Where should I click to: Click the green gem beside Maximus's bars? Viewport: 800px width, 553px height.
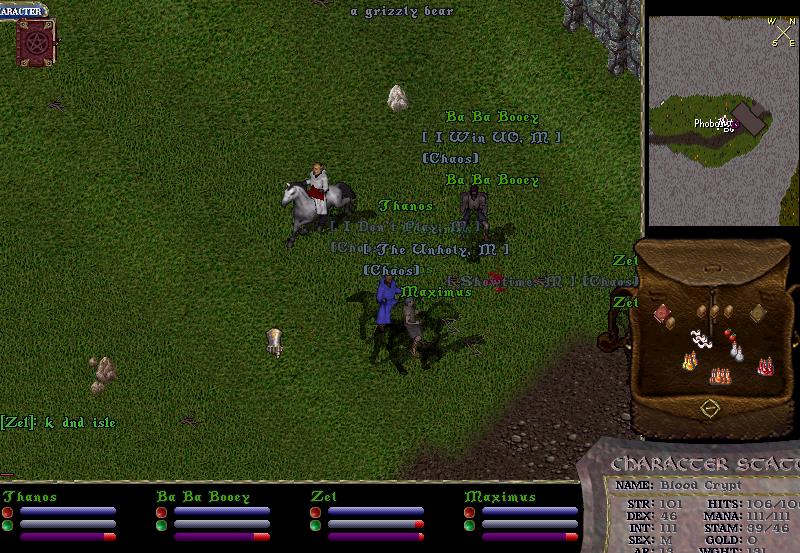click(469, 525)
